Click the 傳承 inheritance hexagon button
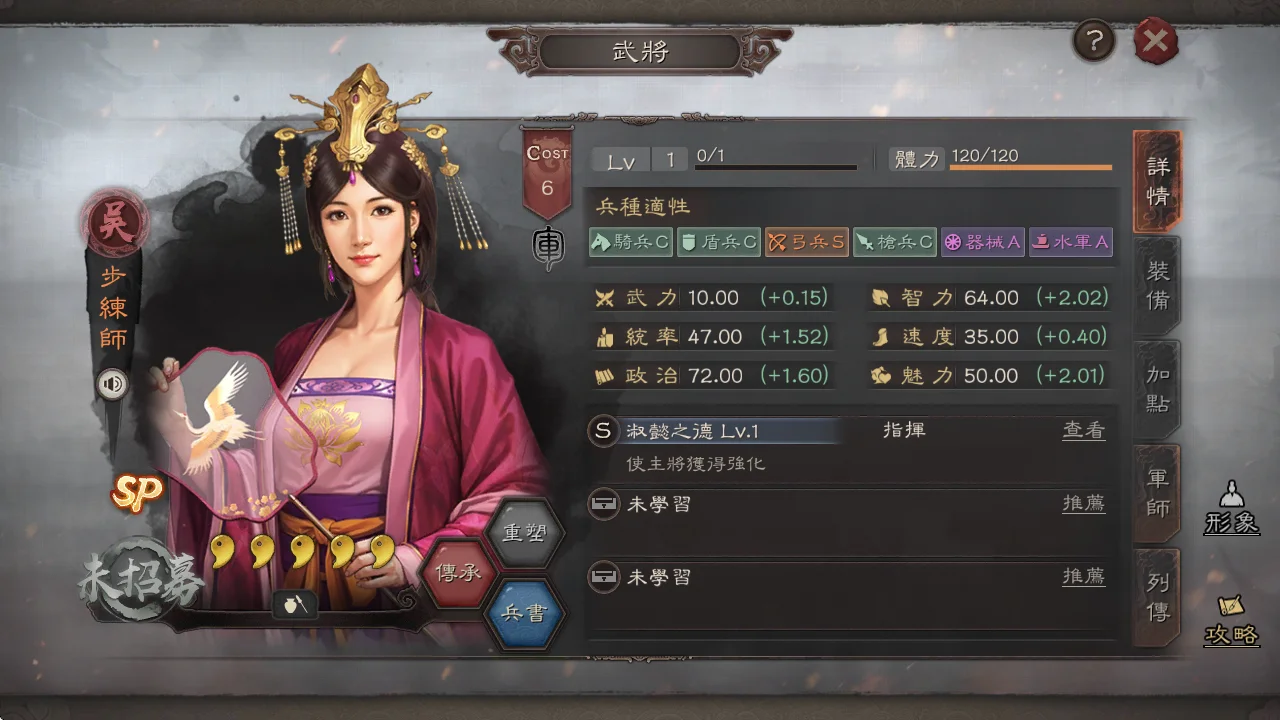Screen dimensions: 1280x720 458,571
